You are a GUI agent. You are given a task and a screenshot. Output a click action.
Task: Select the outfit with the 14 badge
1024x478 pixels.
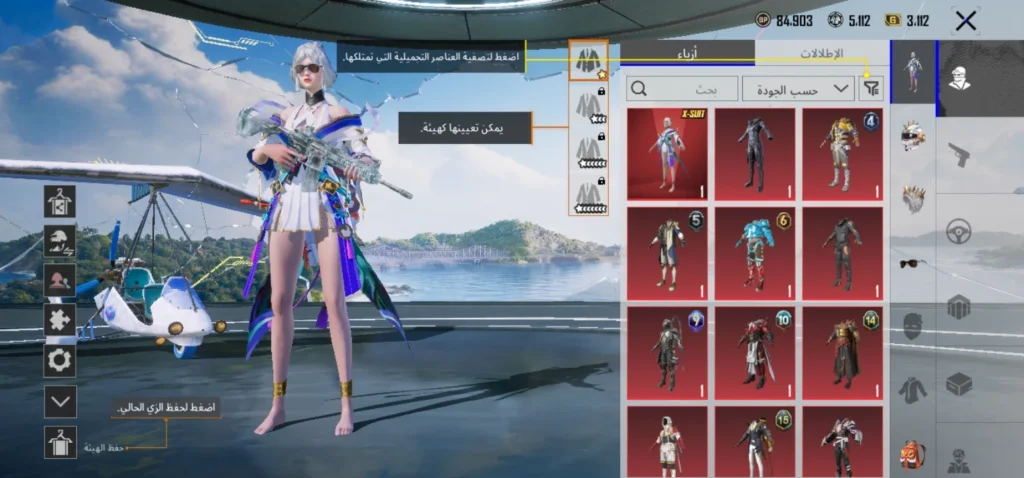click(842, 347)
